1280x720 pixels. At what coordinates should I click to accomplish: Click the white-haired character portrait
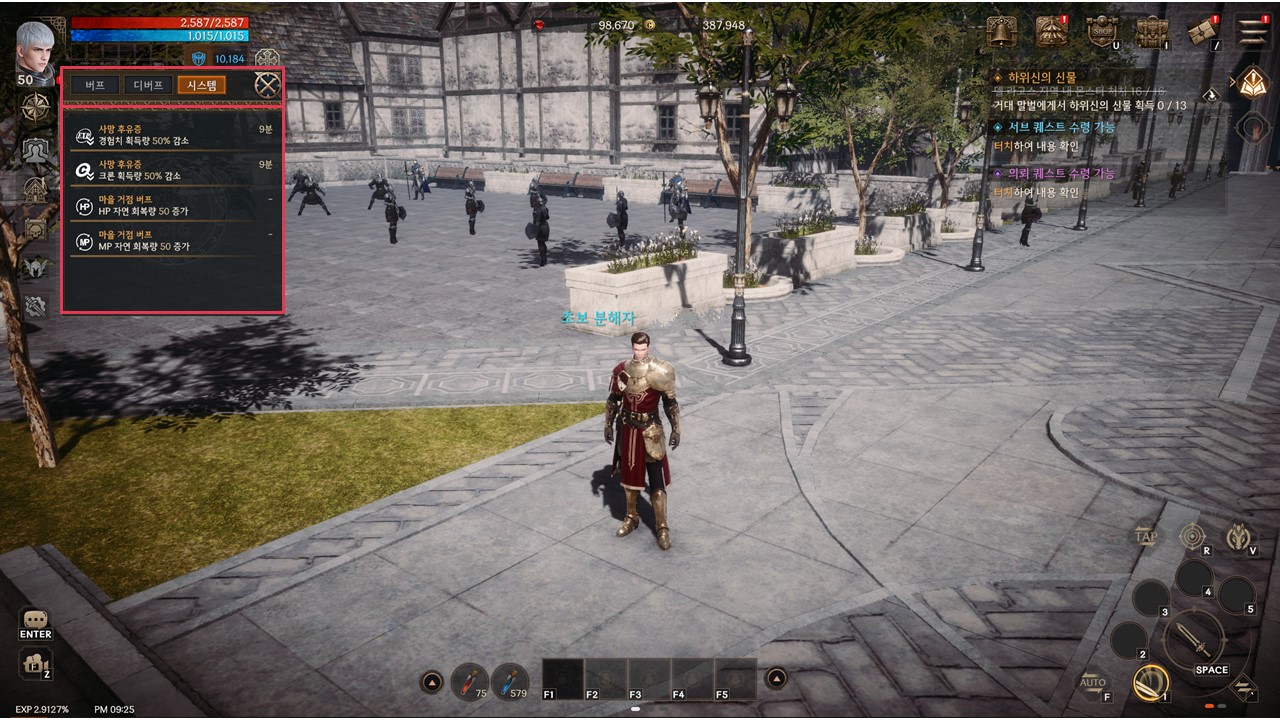click(x=36, y=48)
